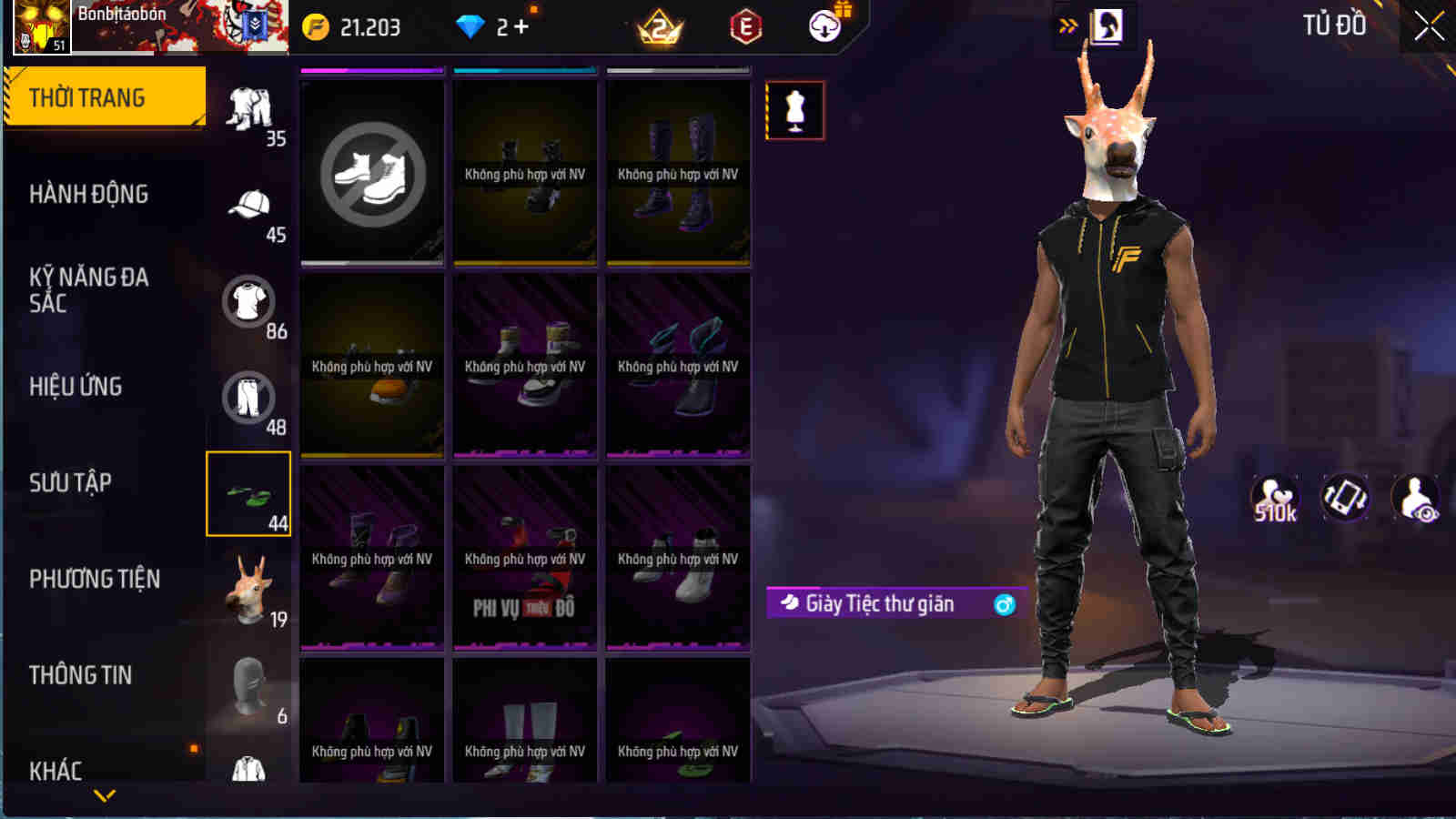Open the gift cloud icon in the top bar
The width and height of the screenshot is (1456, 819).
coord(824,26)
